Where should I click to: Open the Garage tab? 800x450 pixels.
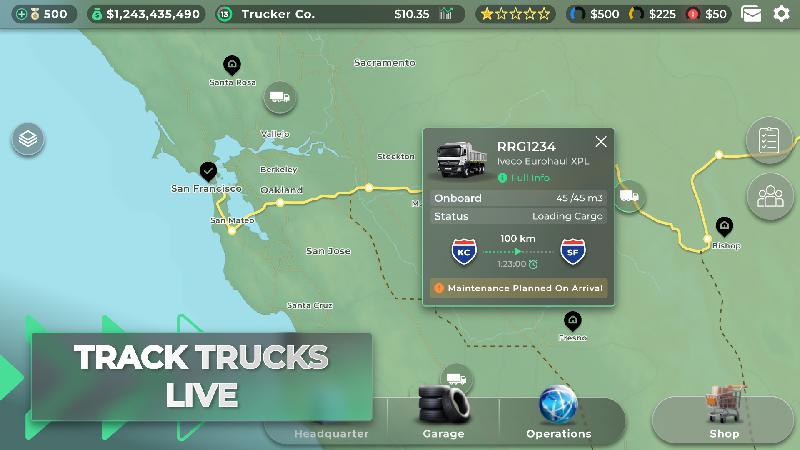[443, 412]
